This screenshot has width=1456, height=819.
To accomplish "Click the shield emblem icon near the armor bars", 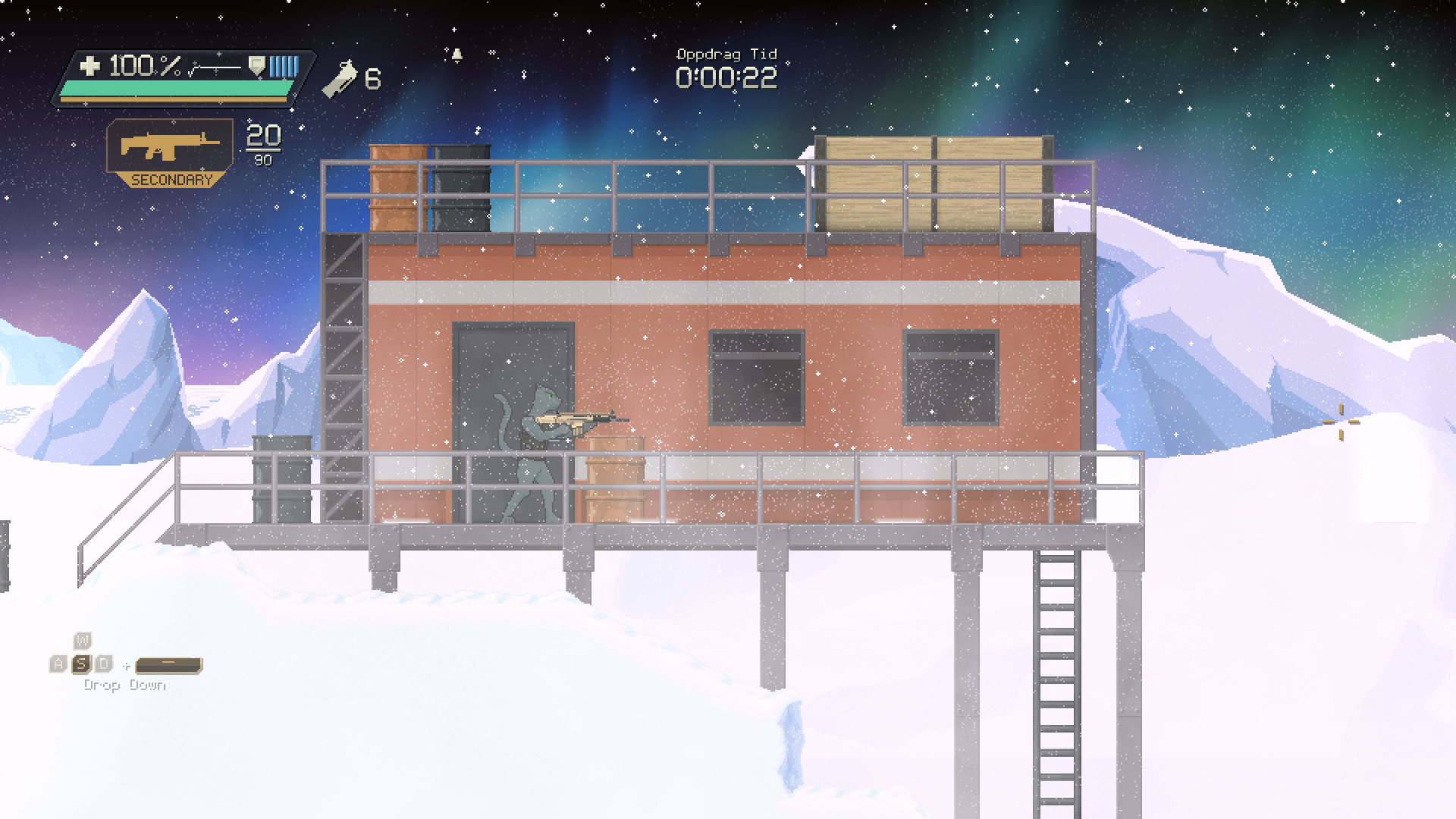I will pos(257,67).
